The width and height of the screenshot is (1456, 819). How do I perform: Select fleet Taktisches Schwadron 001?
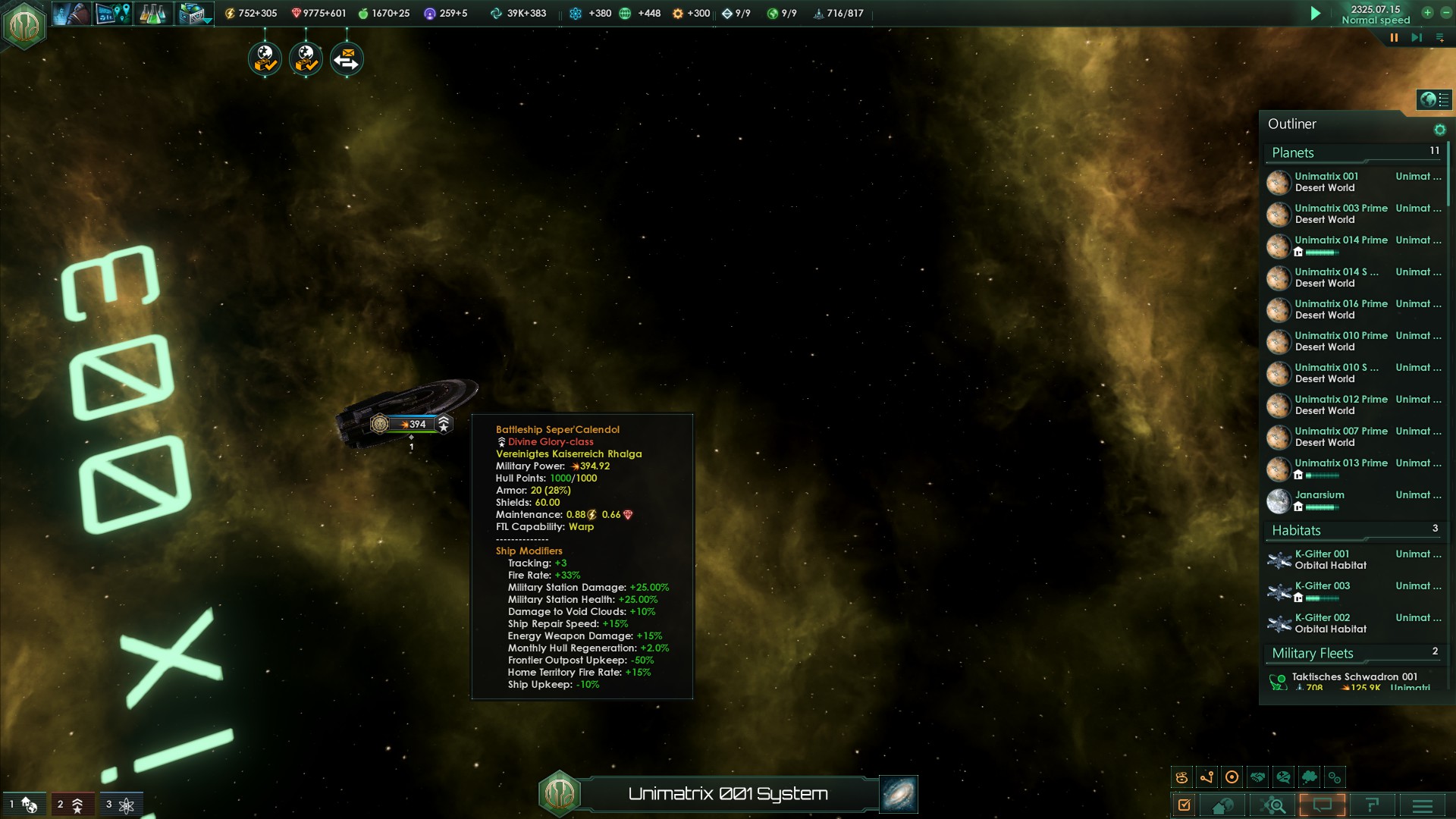(x=1354, y=677)
